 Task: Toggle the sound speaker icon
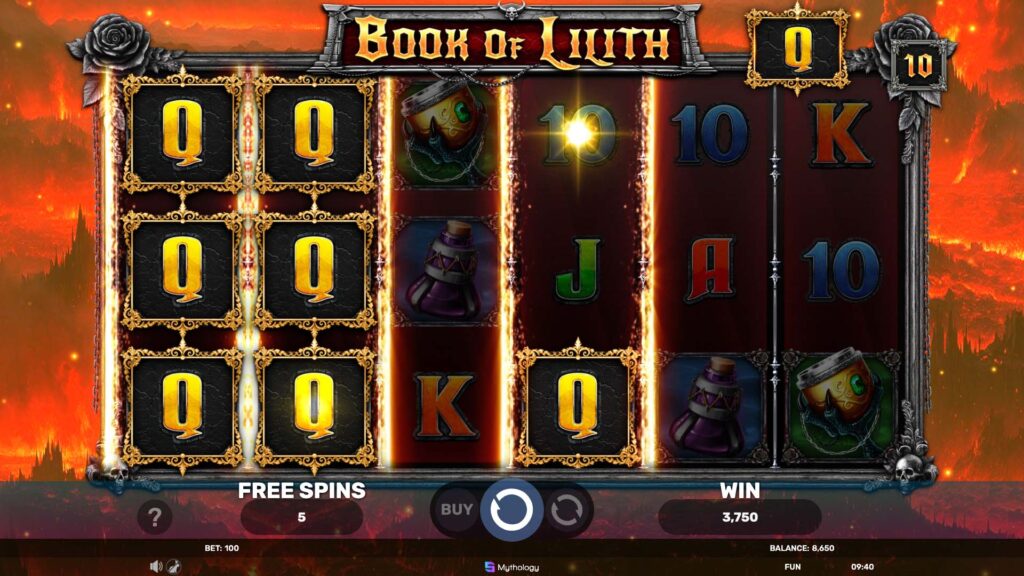[x=155, y=566]
